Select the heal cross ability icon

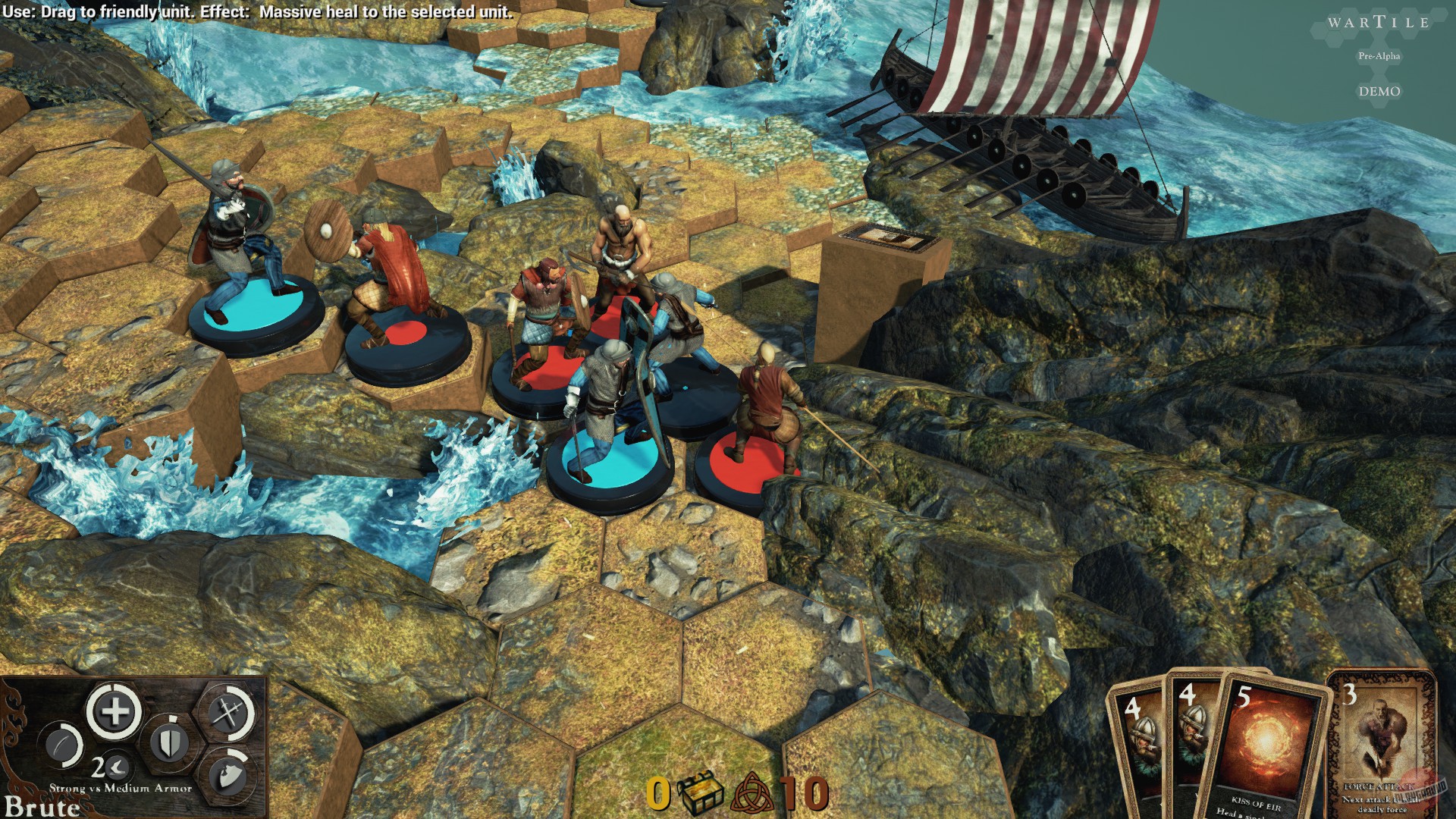coord(114,713)
